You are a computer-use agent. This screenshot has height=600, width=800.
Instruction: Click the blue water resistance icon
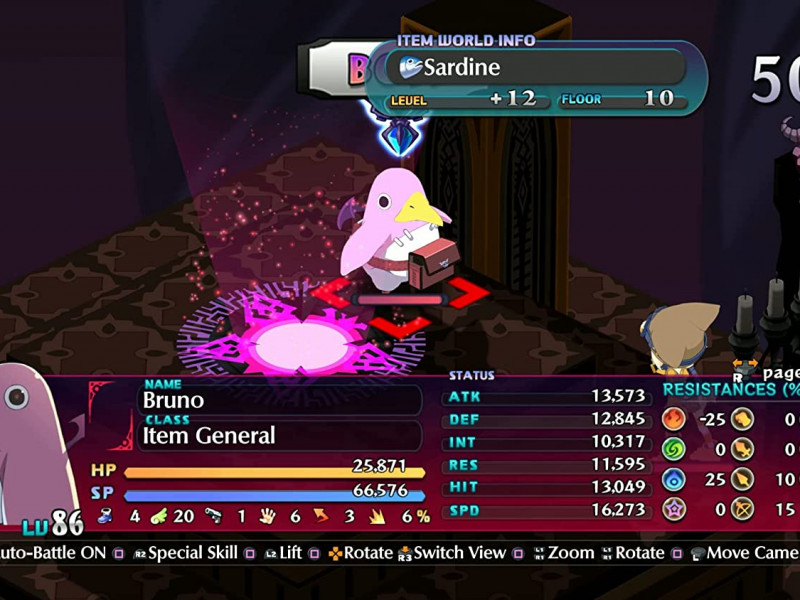(674, 480)
